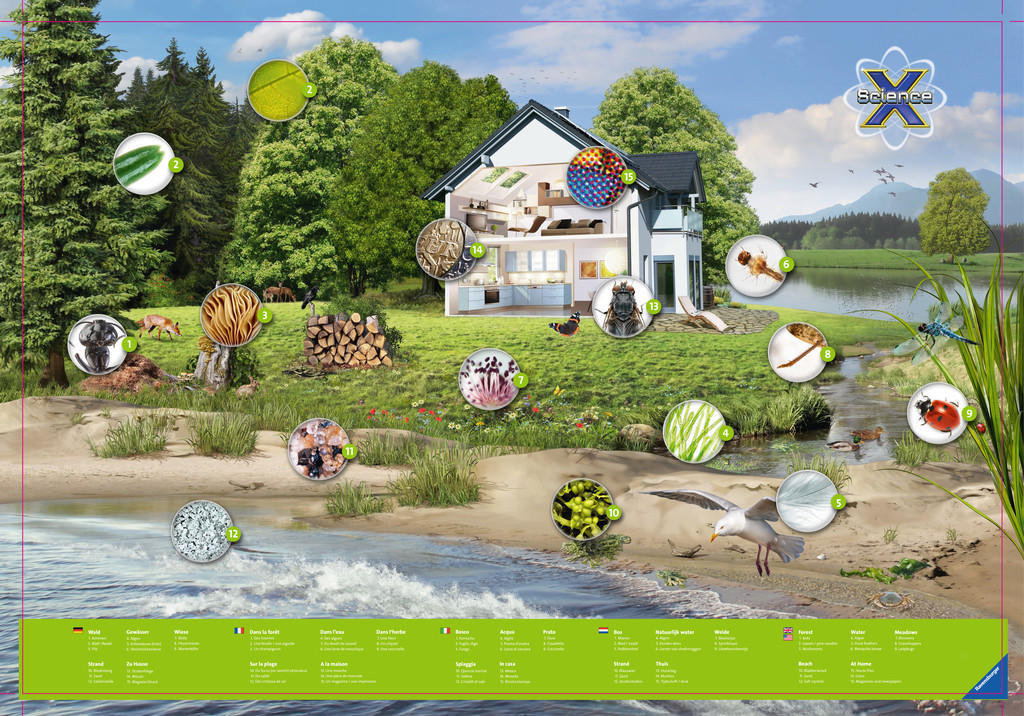Open the white feather marker numbered 5
The height and width of the screenshot is (716, 1024).
[x=807, y=500]
